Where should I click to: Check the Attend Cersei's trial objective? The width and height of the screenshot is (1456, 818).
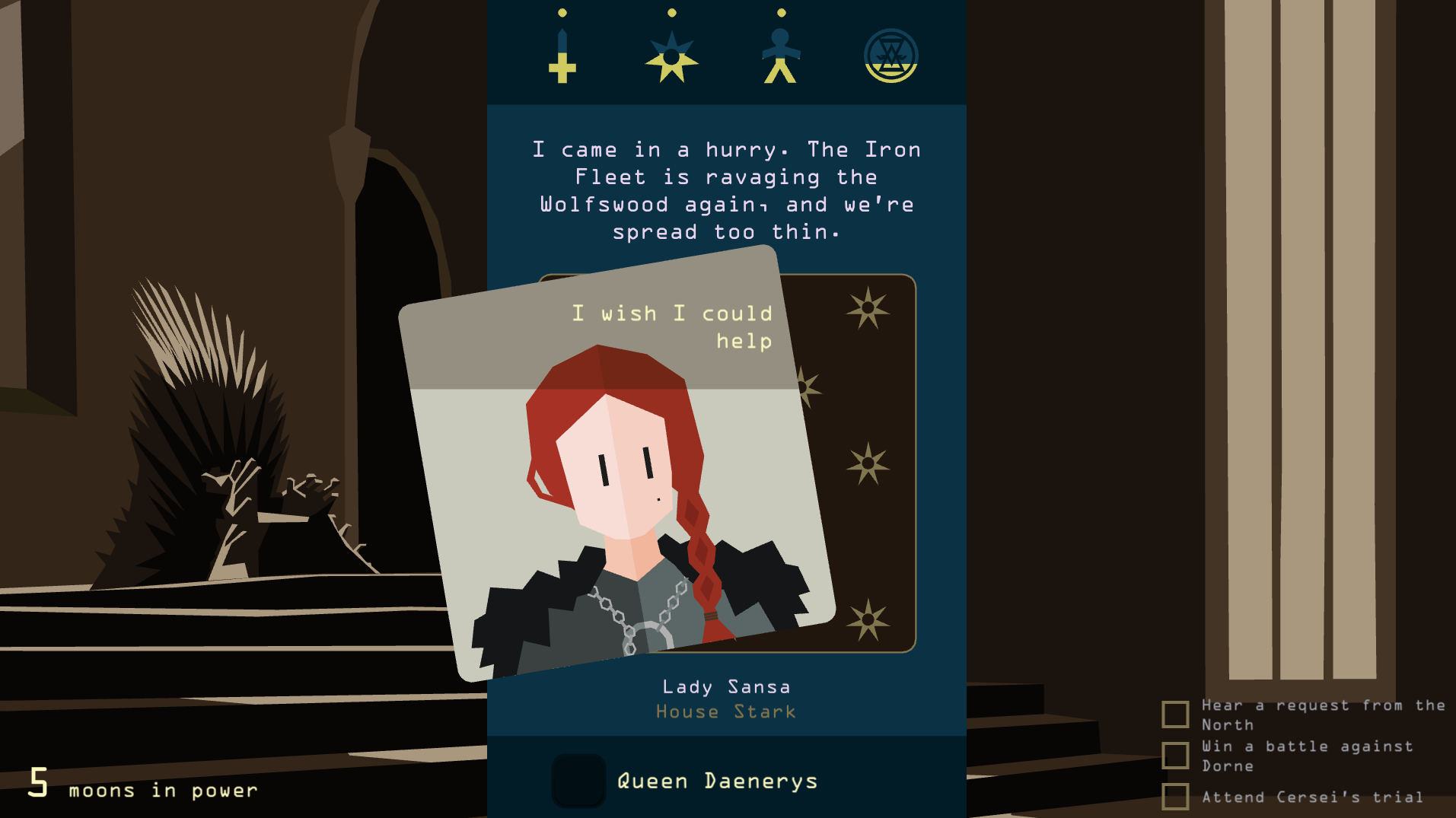[x=1174, y=797]
